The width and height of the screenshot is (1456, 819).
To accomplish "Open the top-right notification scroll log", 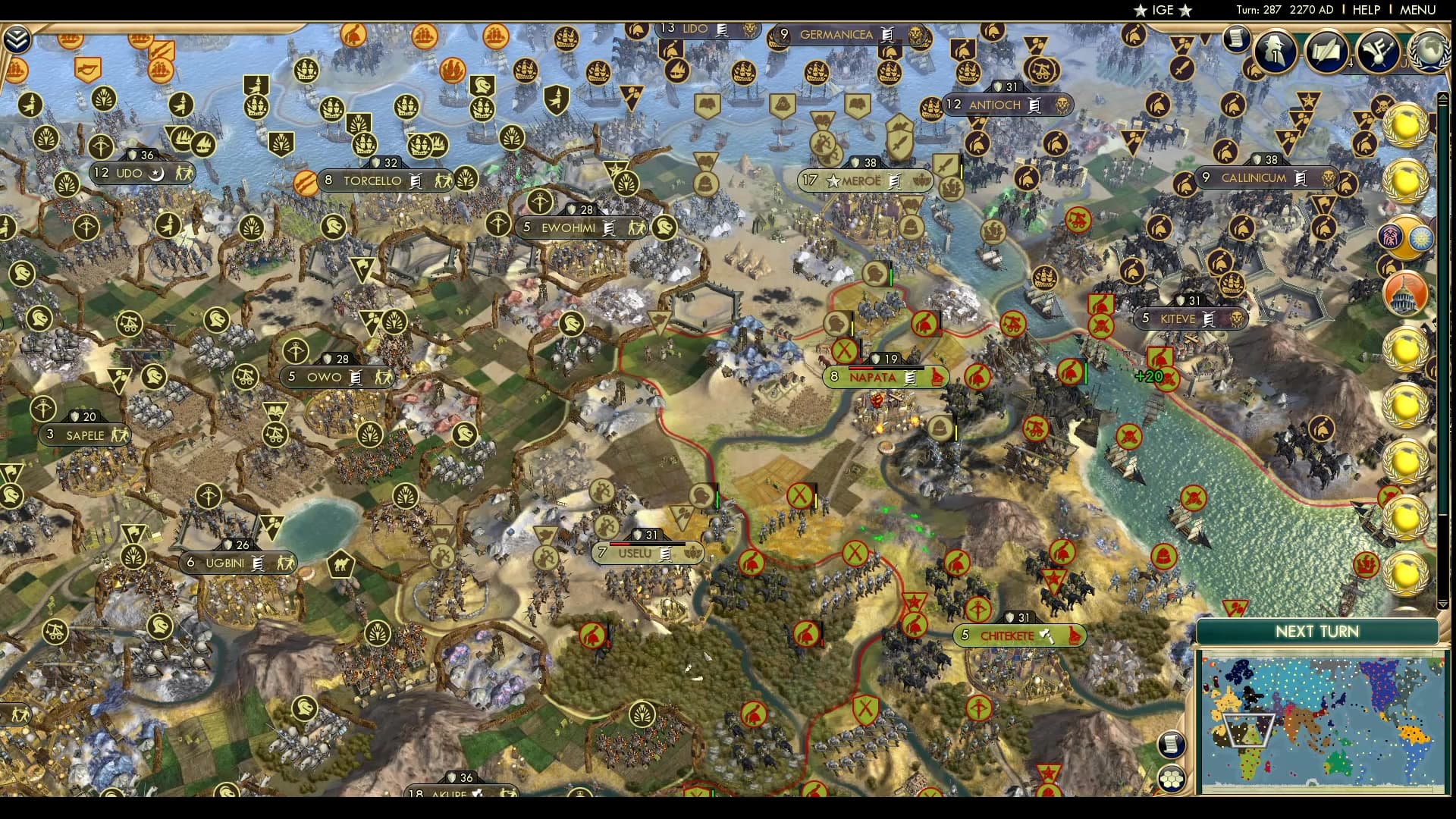I will tap(1238, 39).
